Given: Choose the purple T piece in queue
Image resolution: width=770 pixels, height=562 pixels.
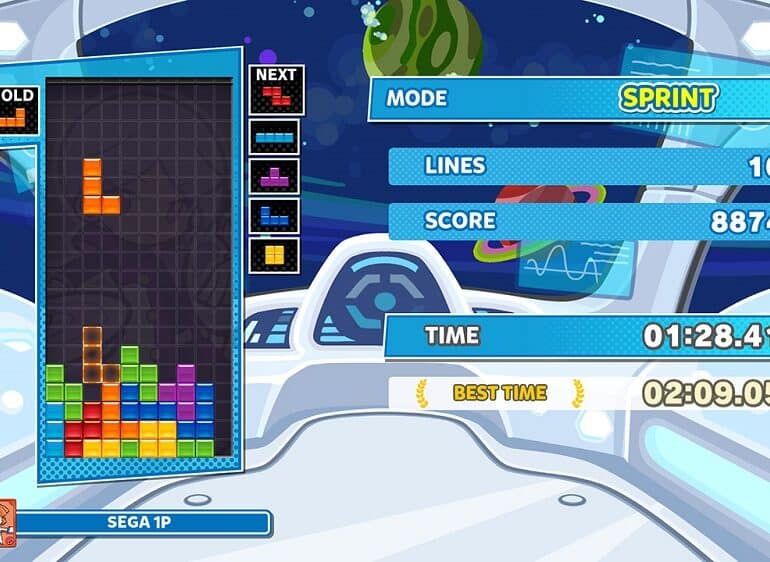Looking at the screenshot, I should pos(274,176).
